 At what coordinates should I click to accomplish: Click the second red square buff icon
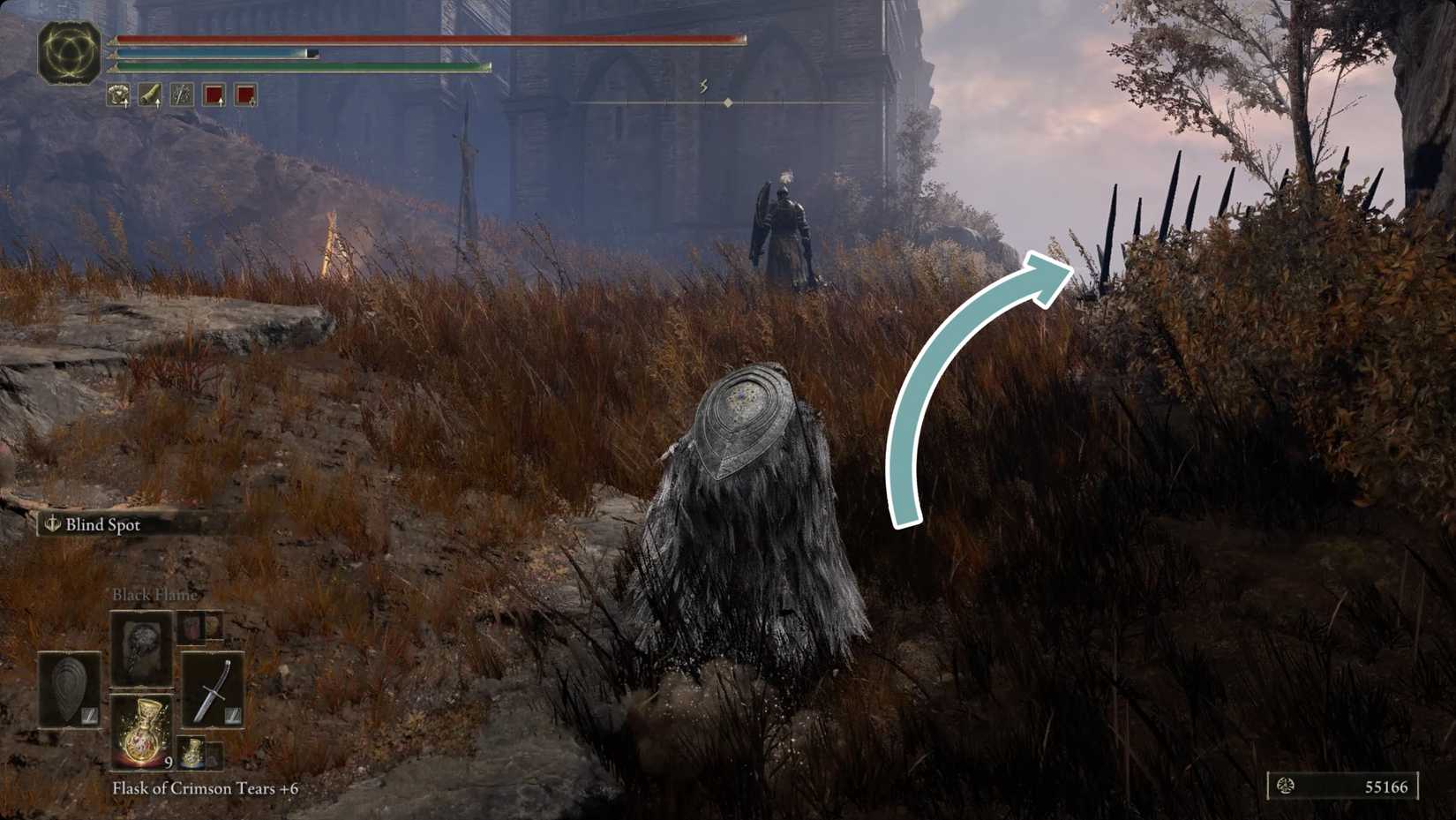click(244, 94)
